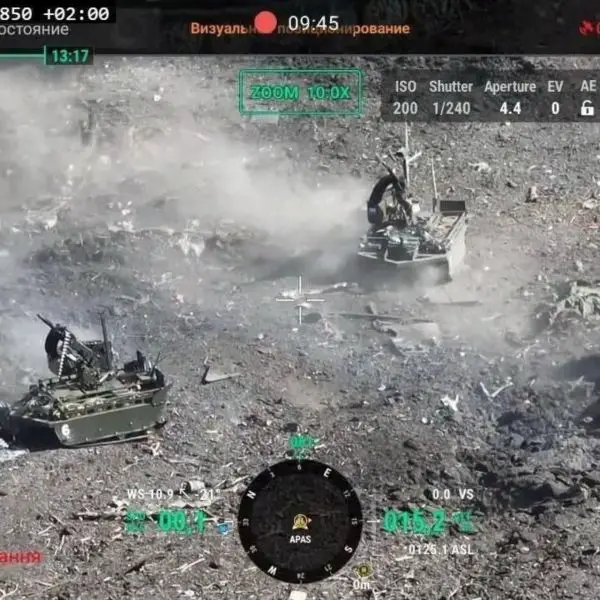Viewport: 600px width, 600px height.
Task: Open the APAS compass radar
Action: pyautogui.click(x=300, y=521)
